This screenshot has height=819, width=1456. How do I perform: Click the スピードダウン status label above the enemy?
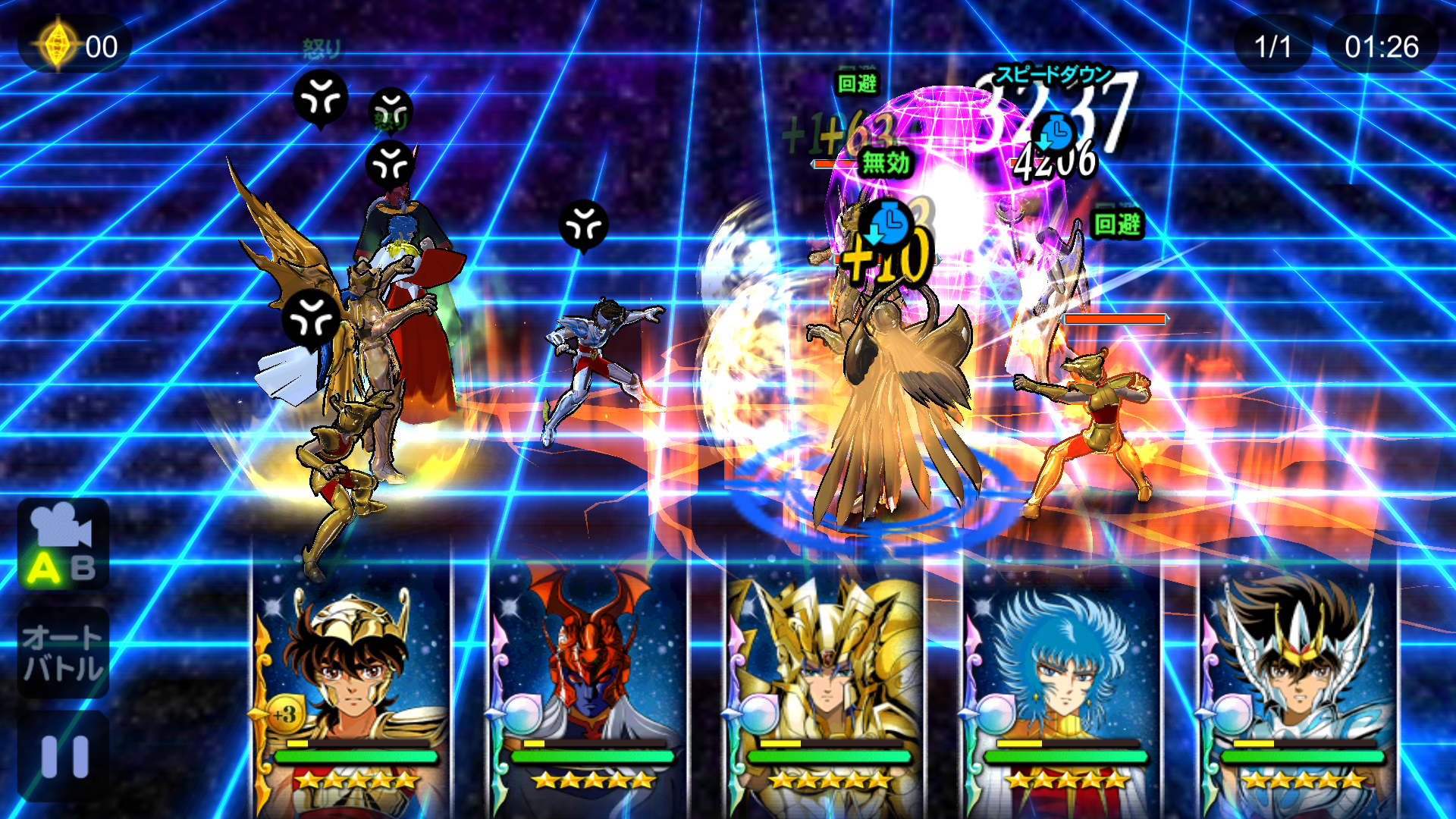(x=1053, y=74)
